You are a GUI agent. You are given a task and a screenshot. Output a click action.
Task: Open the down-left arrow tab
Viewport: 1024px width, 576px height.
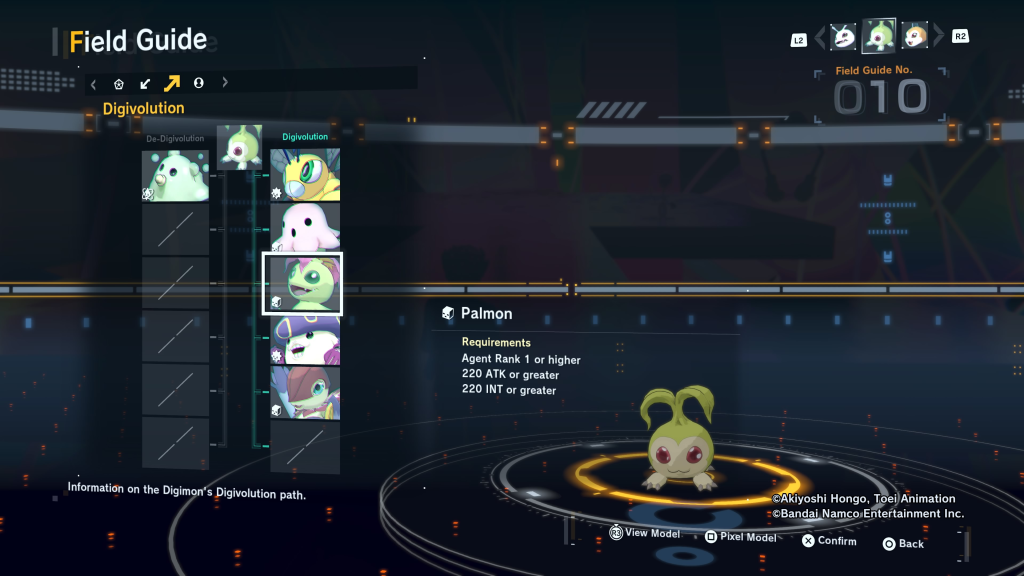[x=145, y=84]
